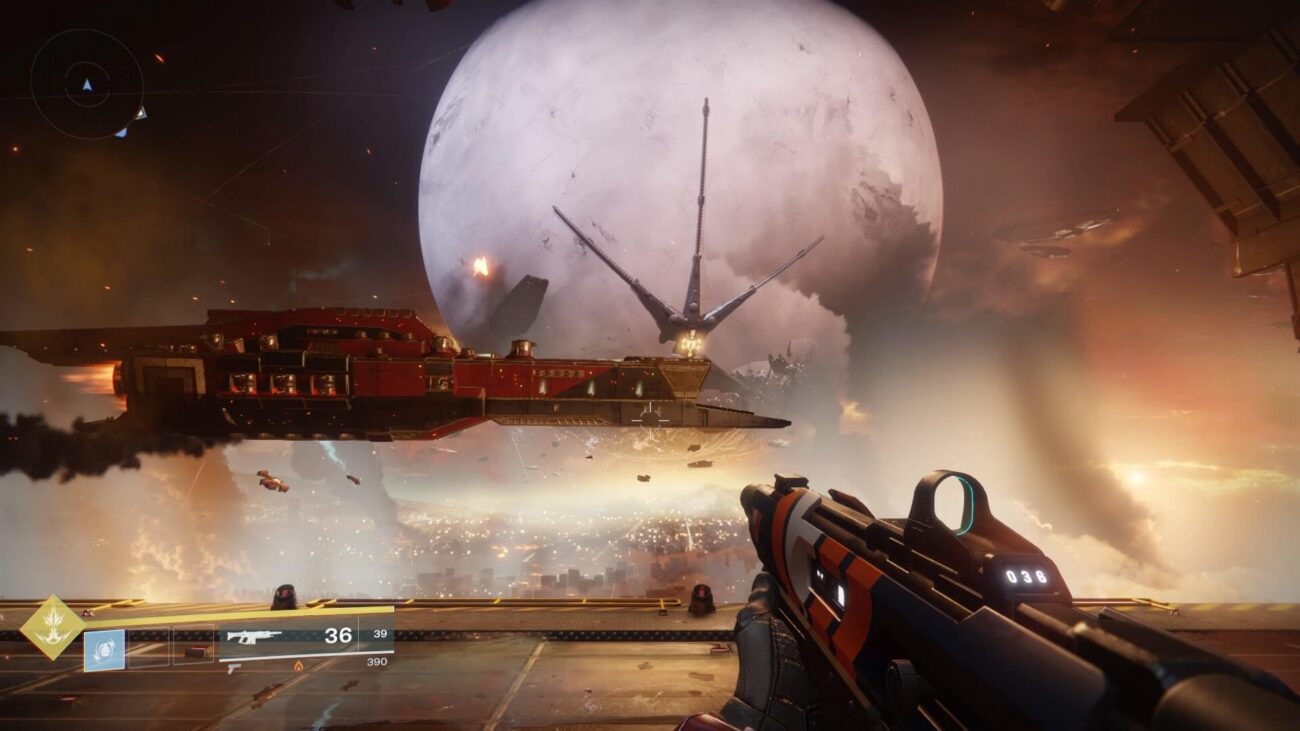Screen dimensions: 1300x731
Task: Click the orange heavy ammo flame icon
Action: click(298, 667)
